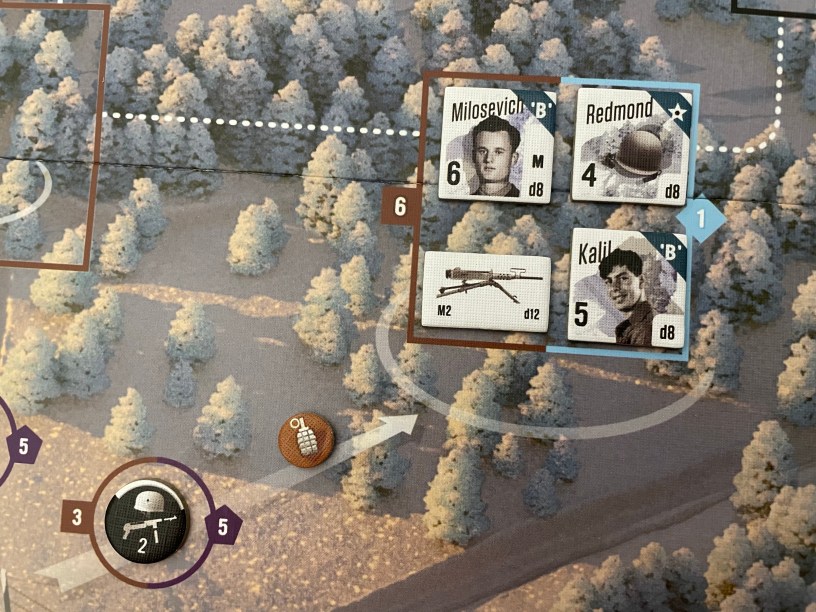The width and height of the screenshot is (816, 612).
Task: Select the German machine gunner token
Action: 150,521
